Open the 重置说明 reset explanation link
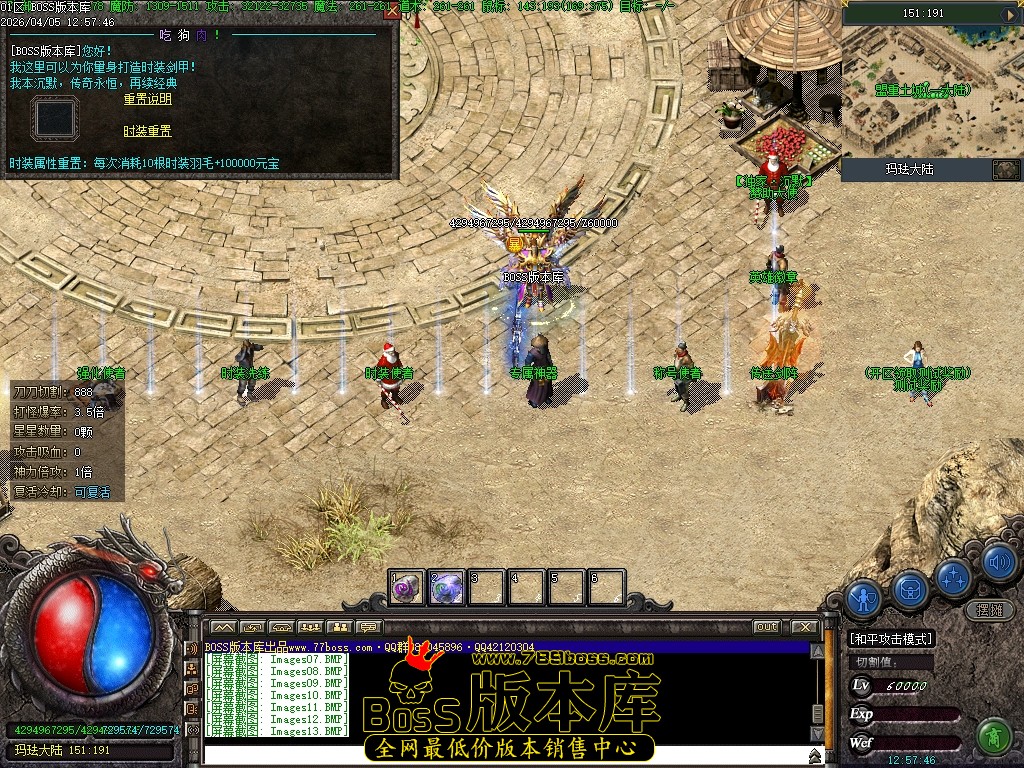 coord(147,99)
